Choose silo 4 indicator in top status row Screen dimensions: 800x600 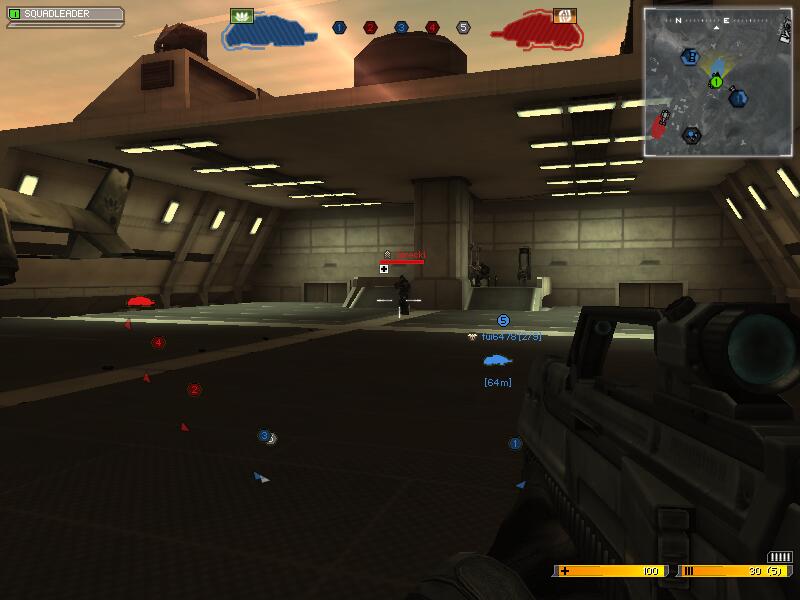pyautogui.click(x=432, y=28)
